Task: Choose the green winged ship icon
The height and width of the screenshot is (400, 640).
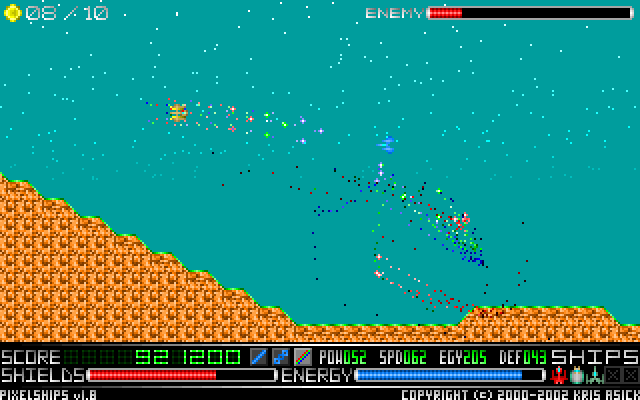Action: click(594, 375)
